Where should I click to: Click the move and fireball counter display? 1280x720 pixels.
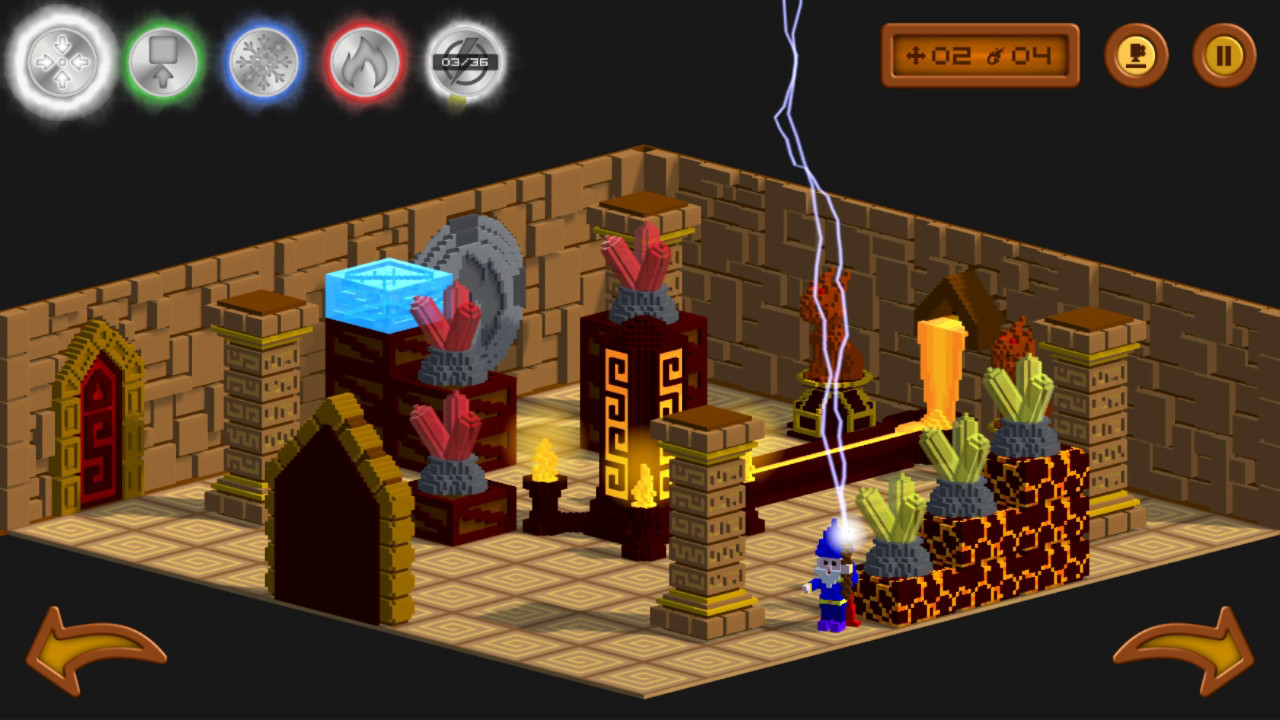tap(980, 55)
